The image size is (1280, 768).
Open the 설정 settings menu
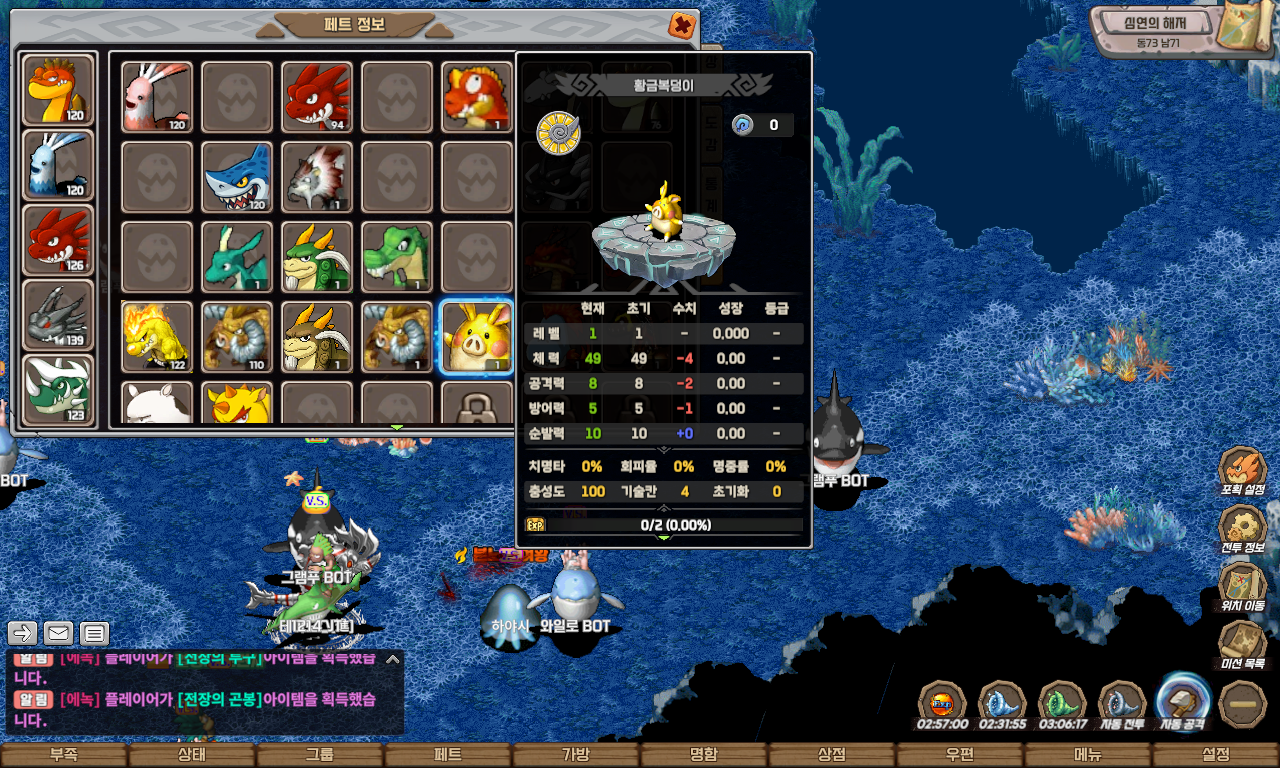tap(1216, 755)
